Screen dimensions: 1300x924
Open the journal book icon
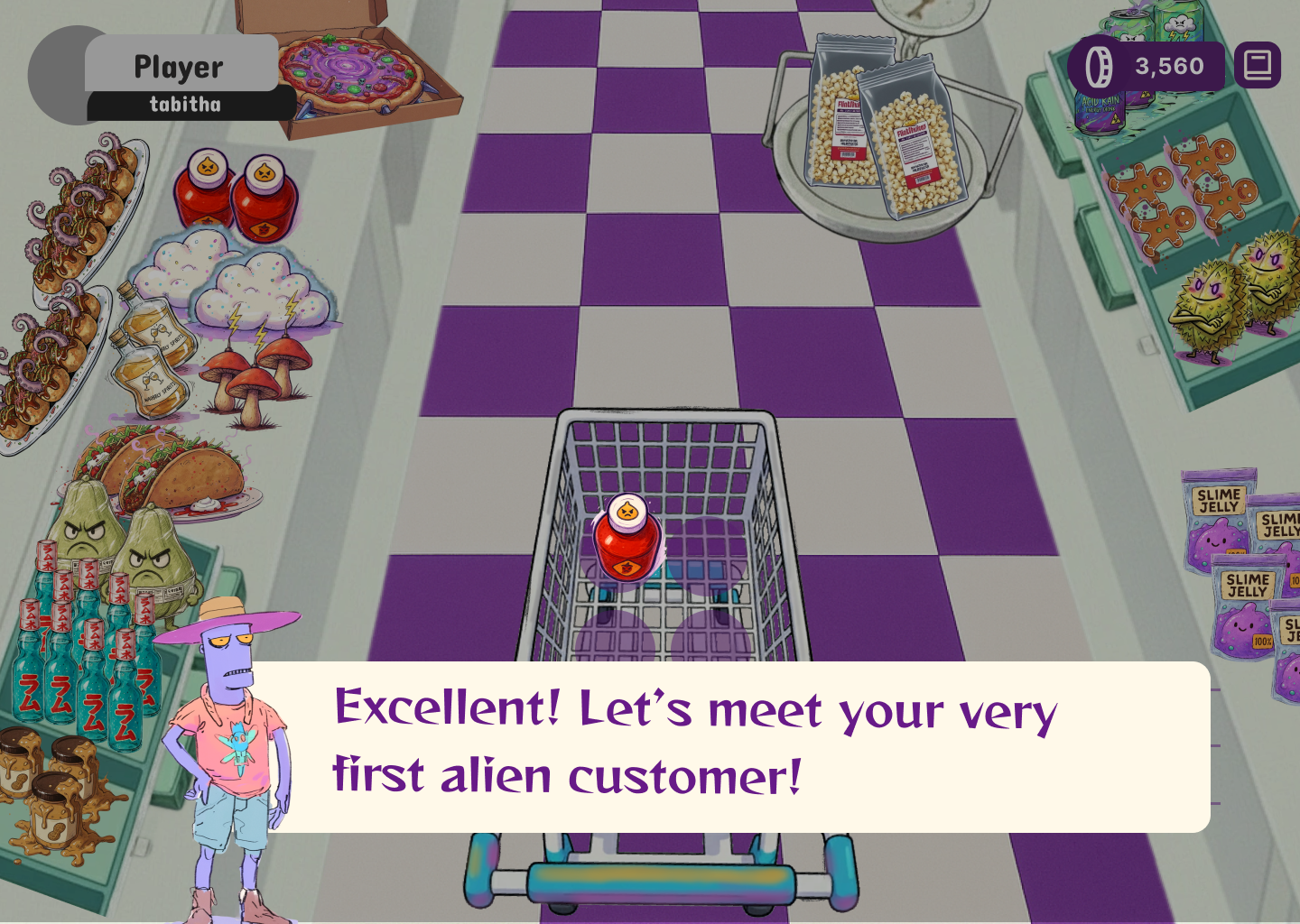pos(1257,65)
